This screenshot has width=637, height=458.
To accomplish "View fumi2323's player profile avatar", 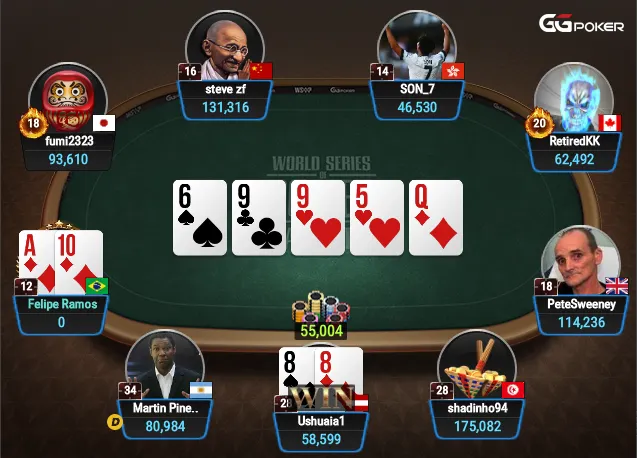I will click(x=67, y=100).
